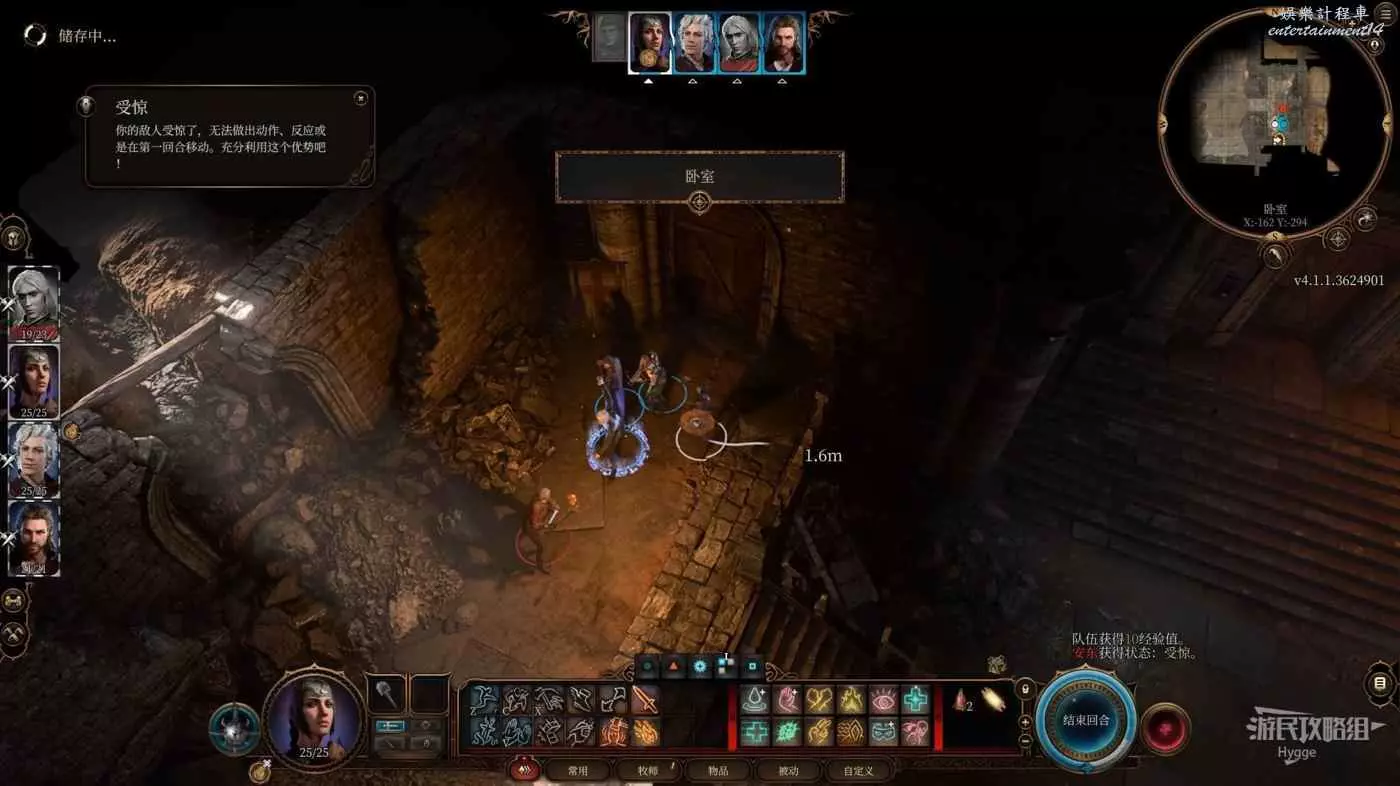The image size is (1400, 786).
Task: Close the 受惊 tutorial popup
Action: pyautogui.click(x=360, y=98)
